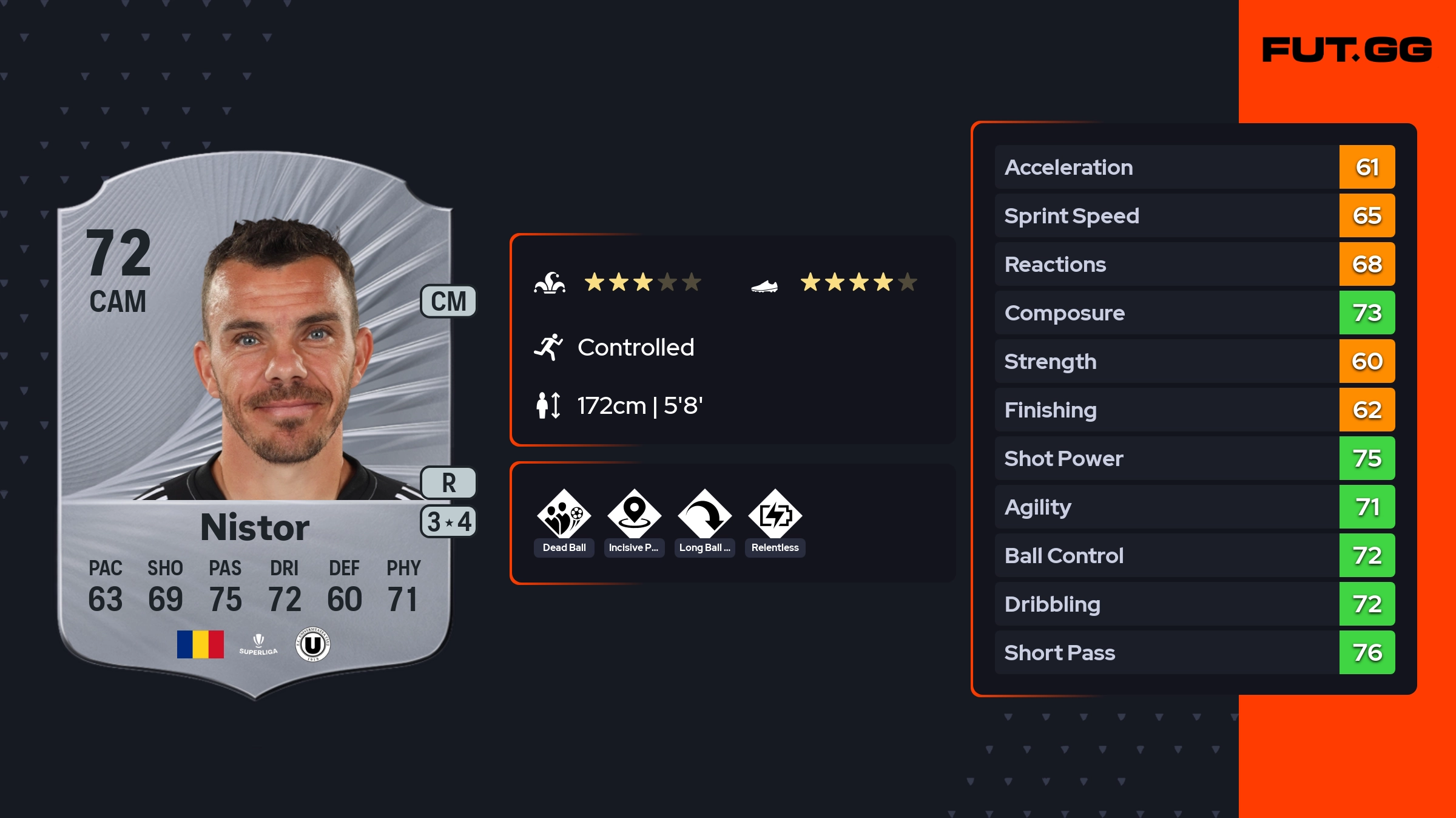
Task: Click the Short Pass stat row
Action: (x=1195, y=652)
